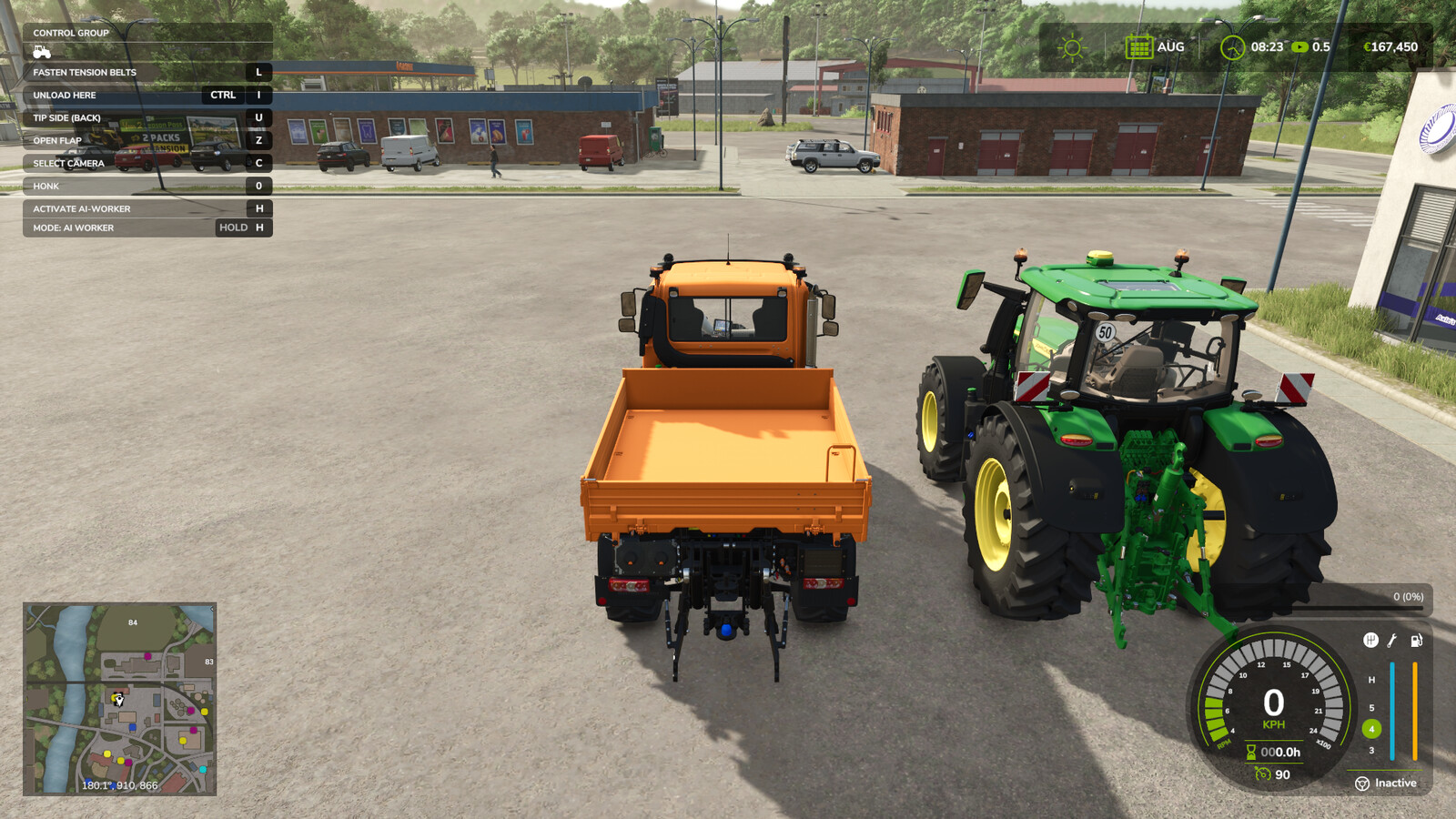This screenshot has height=819, width=1456.
Task: Click the weather sun icon in the top HUD
Action: (1071, 45)
